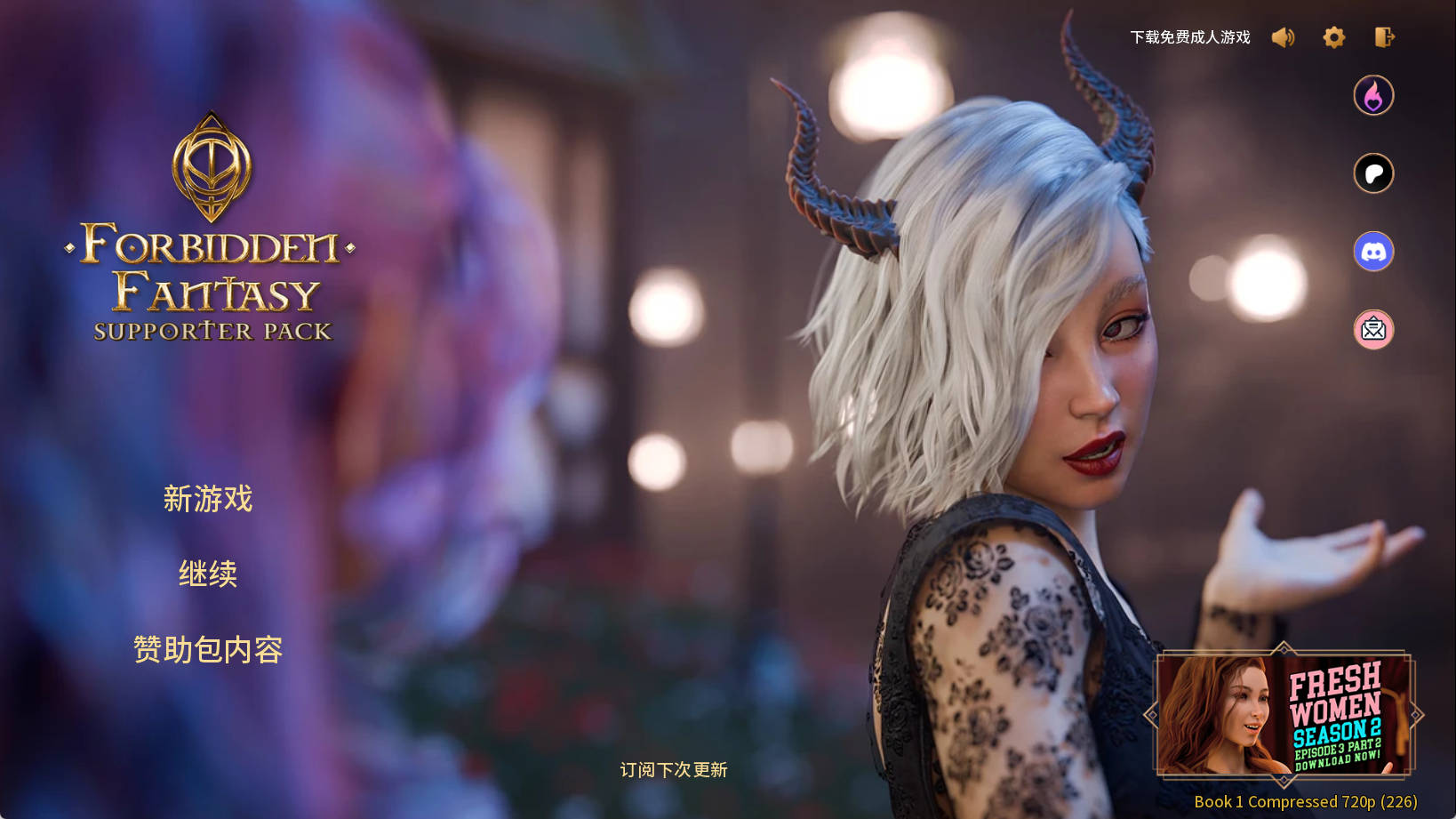Click the pink envelope newsletter icon
Image resolution: width=1456 pixels, height=819 pixels.
(x=1373, y=330)
